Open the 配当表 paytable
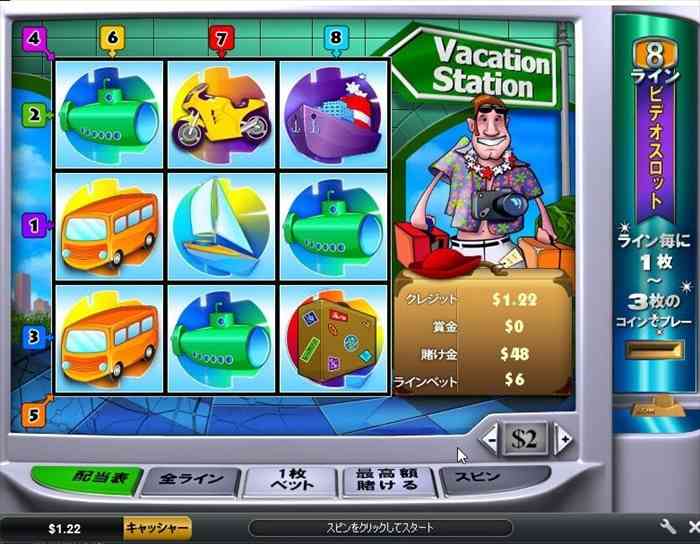Screen dimensions: 700x544 tap(95, 480)
